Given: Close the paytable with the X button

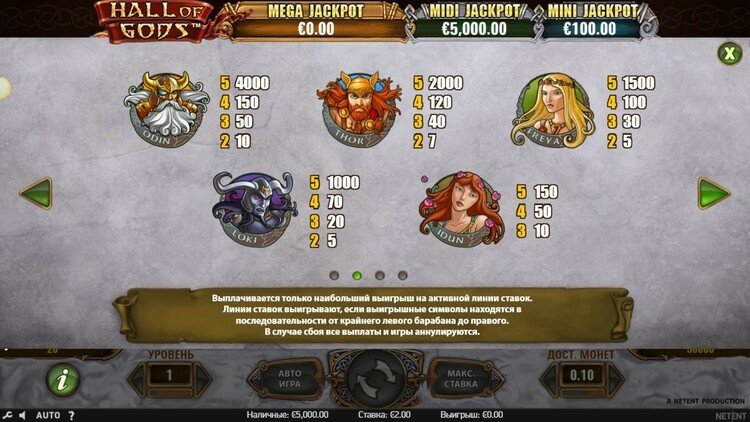Looking at the screenshot, I should [727, 53].
